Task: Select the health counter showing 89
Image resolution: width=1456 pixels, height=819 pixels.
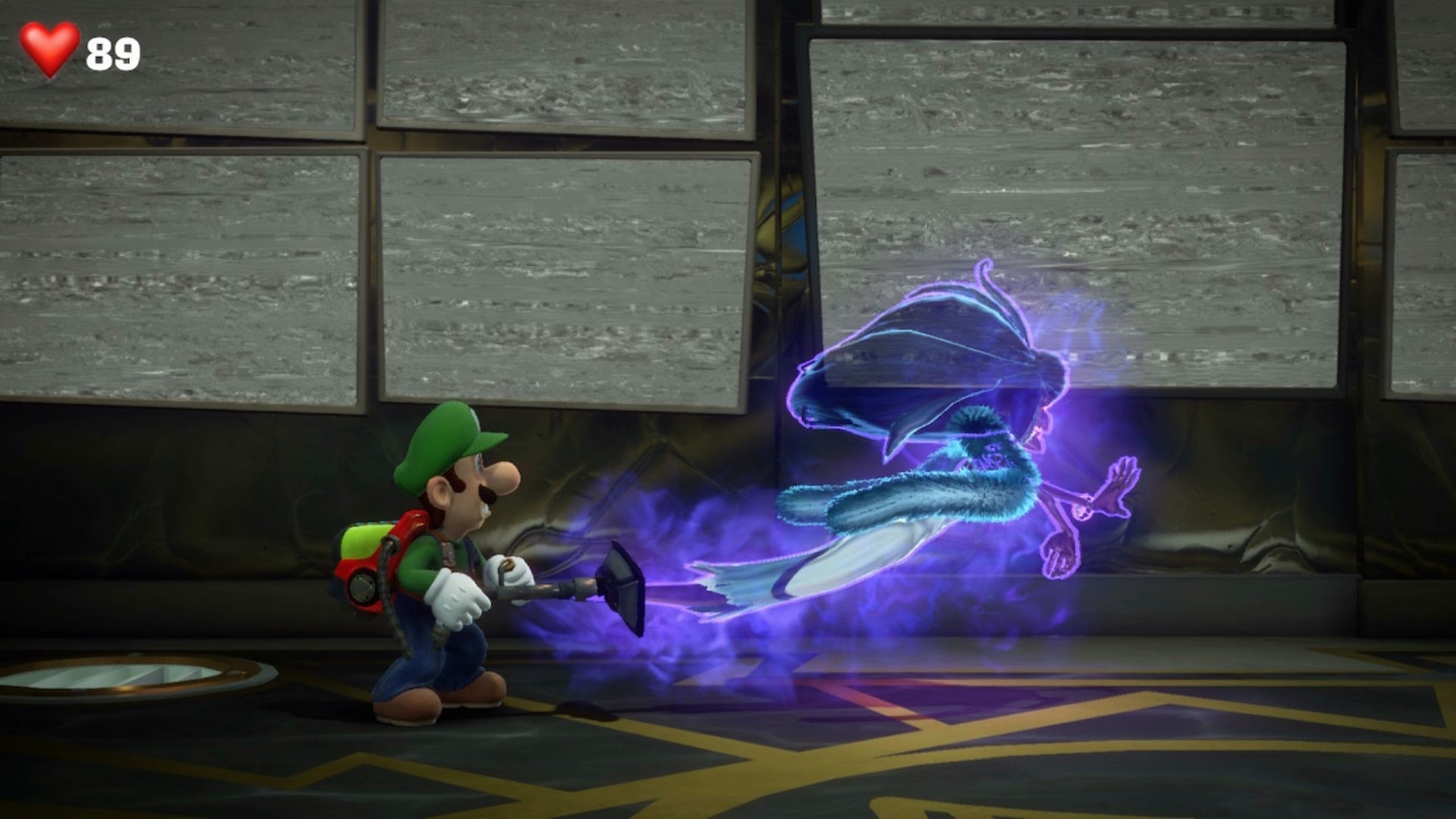Action: tap(112, 53)
